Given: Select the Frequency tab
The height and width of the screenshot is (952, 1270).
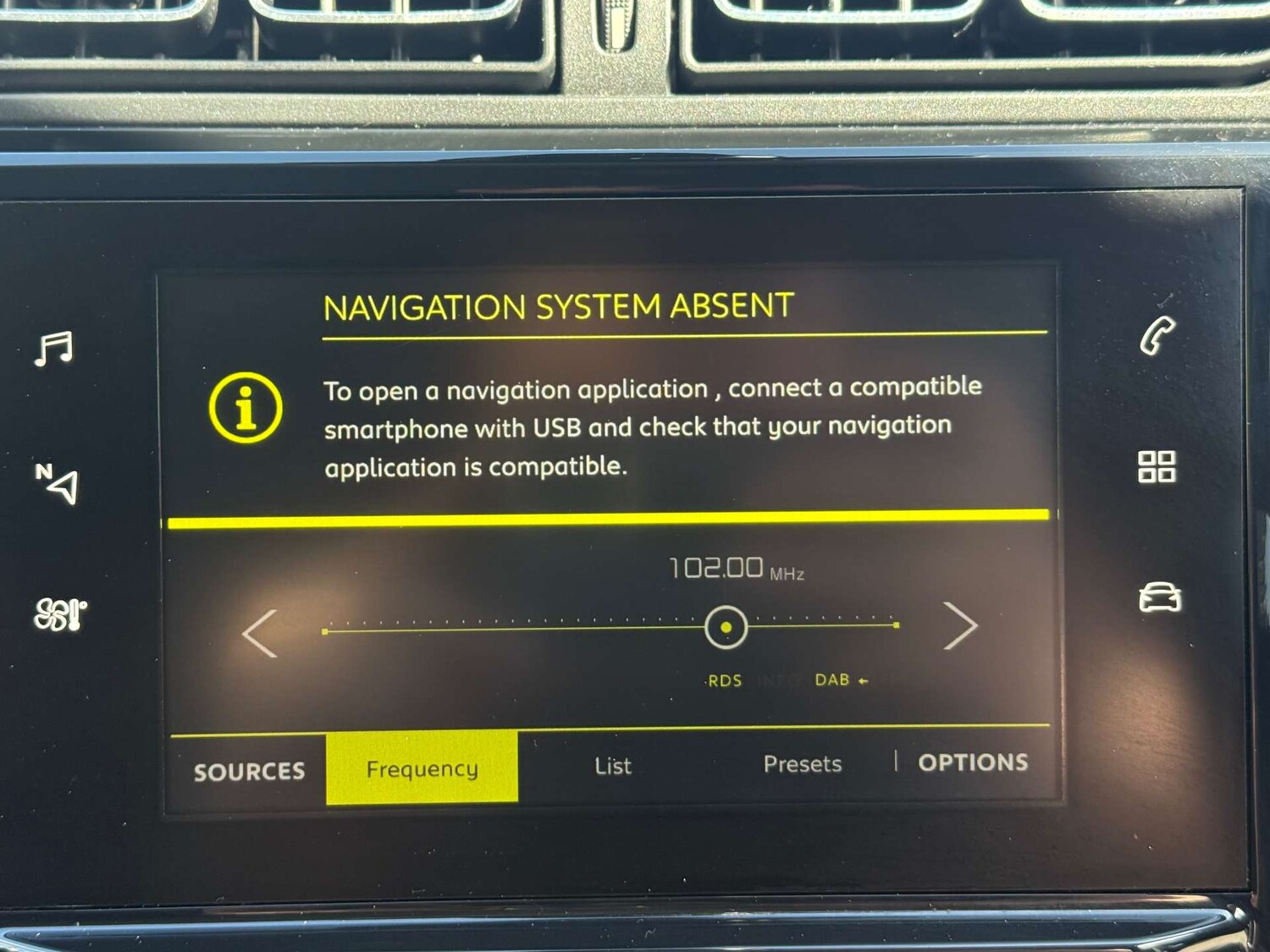Looking at the screenshot, I should [422, 768].
